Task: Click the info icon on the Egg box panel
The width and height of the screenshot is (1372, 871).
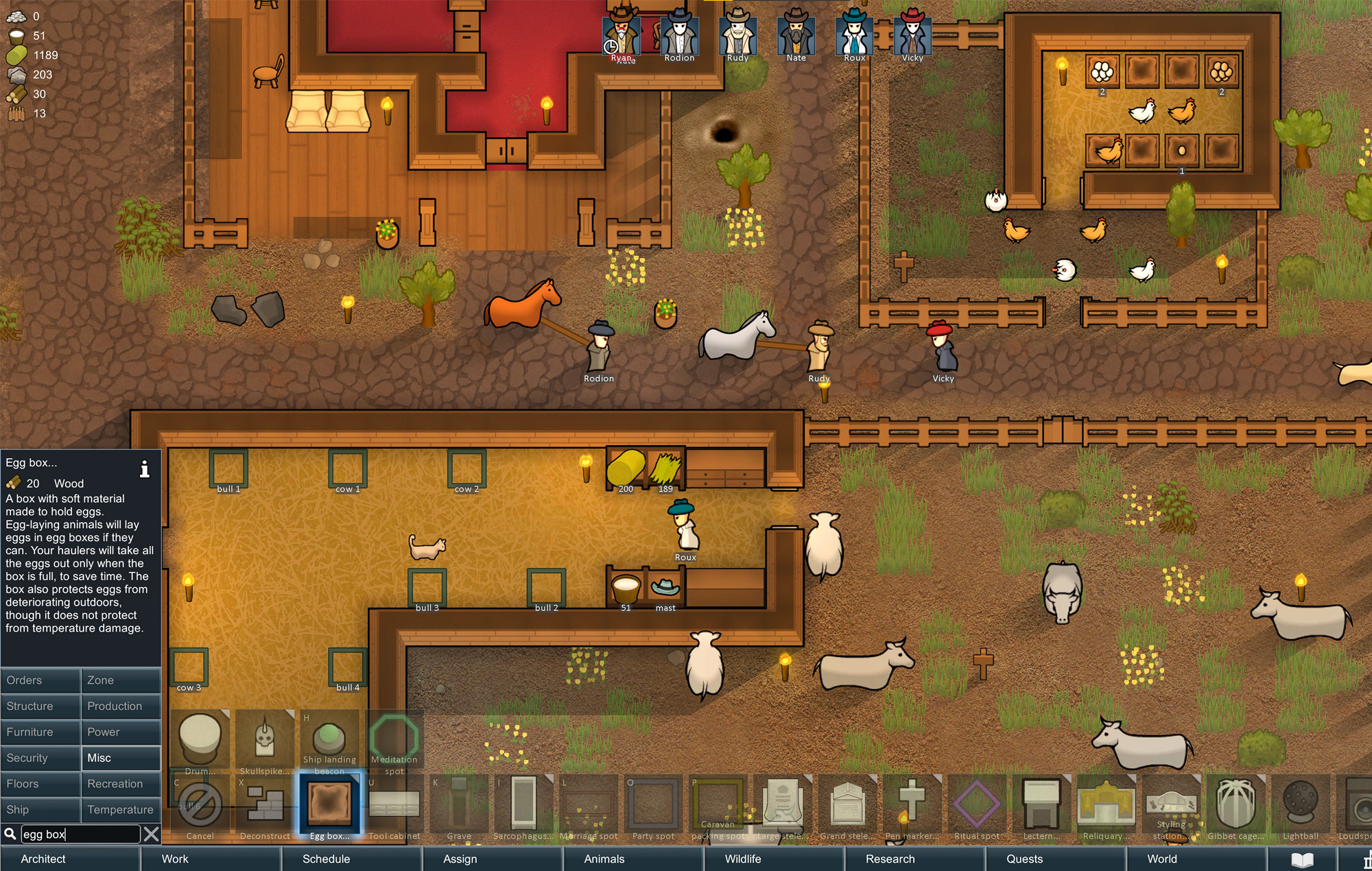Action: pyautogui.click(x=145, y=469)
